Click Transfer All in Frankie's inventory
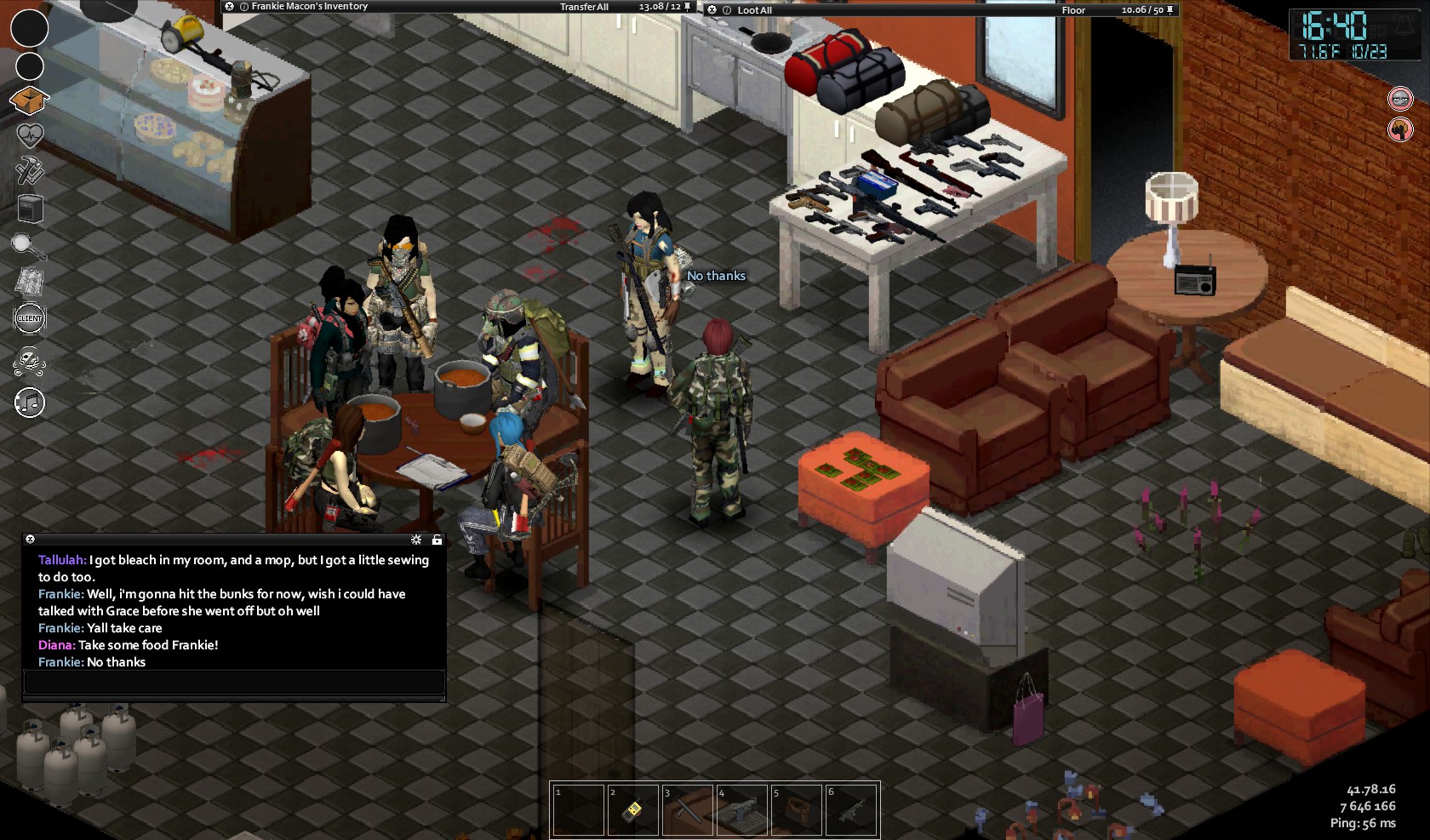 [584, 7]
